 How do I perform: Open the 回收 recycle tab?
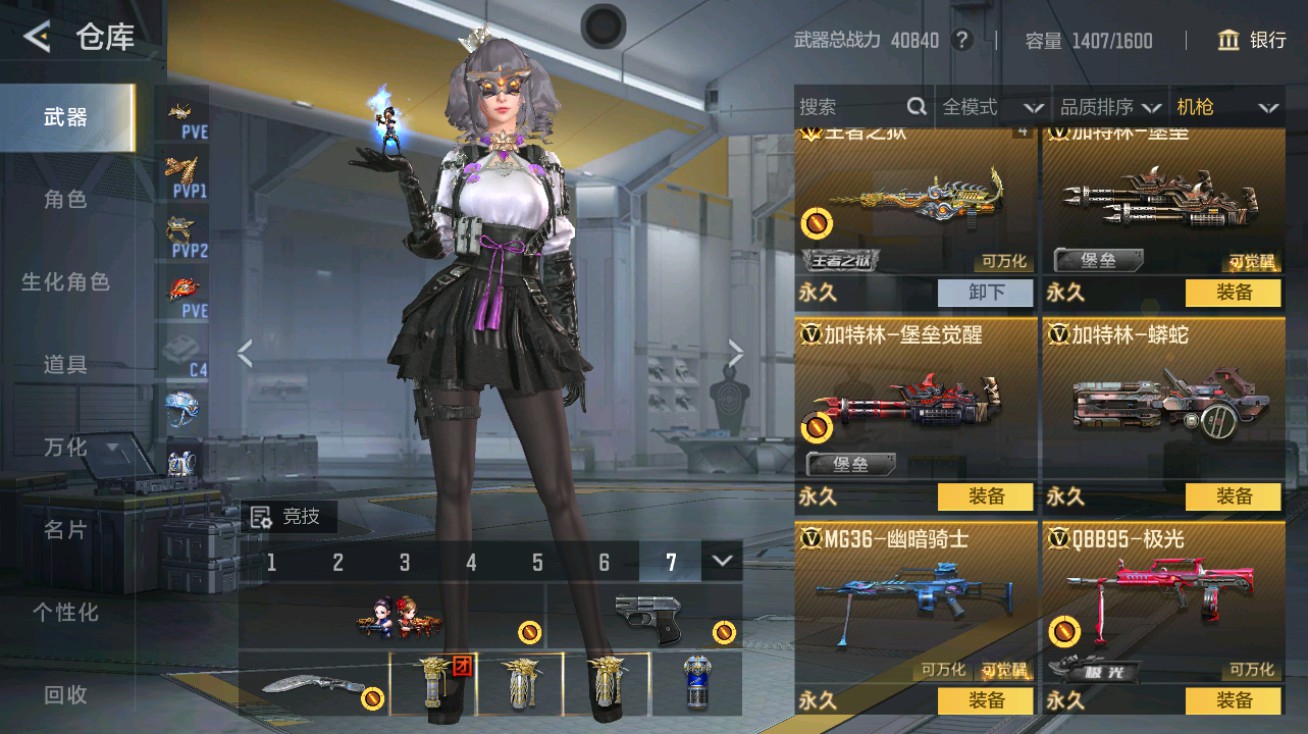(66, 694)
